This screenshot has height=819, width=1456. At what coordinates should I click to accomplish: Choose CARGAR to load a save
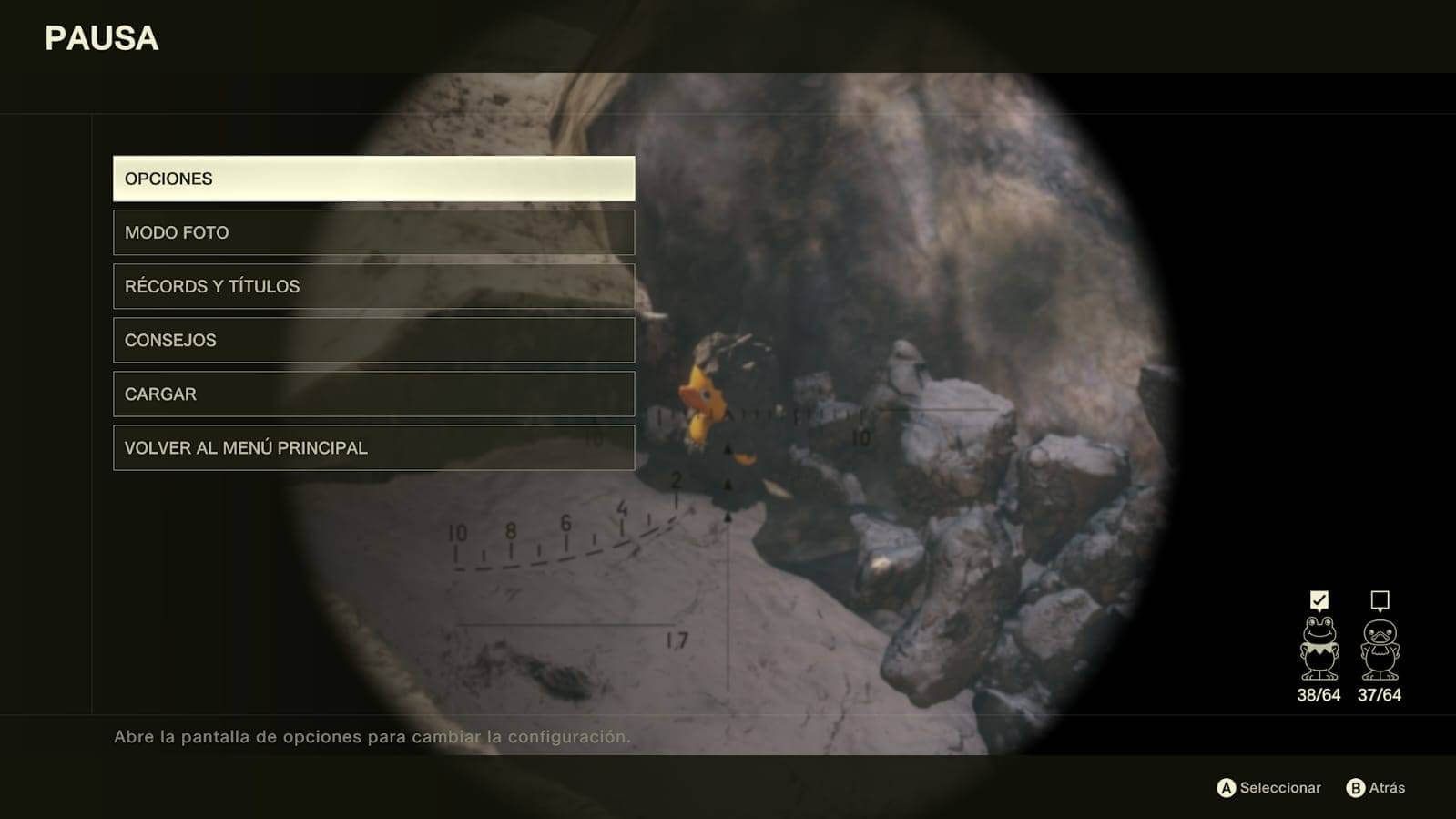[x=373, y=394]
